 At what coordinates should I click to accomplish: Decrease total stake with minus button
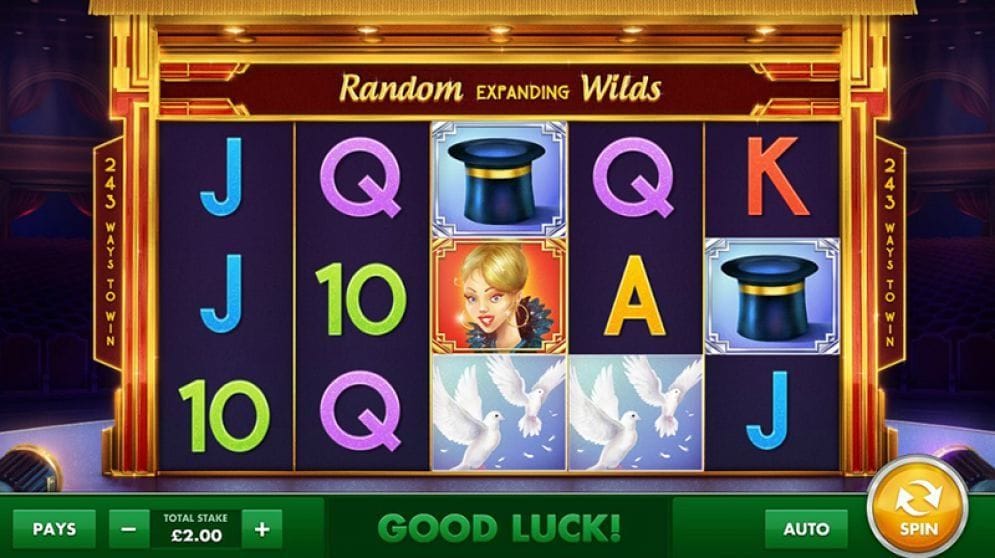(128, 528)
